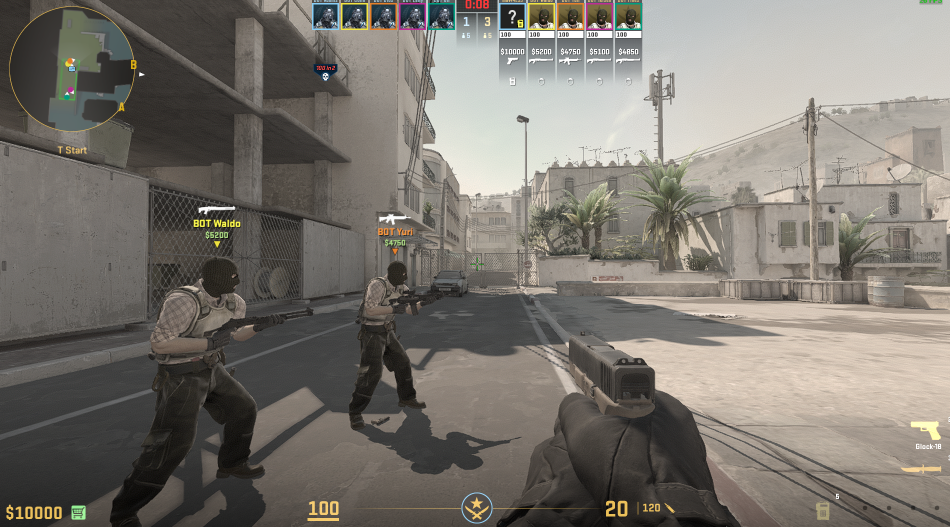Click the $4850 teammate avatar with green border

click(x=628, y=15)
